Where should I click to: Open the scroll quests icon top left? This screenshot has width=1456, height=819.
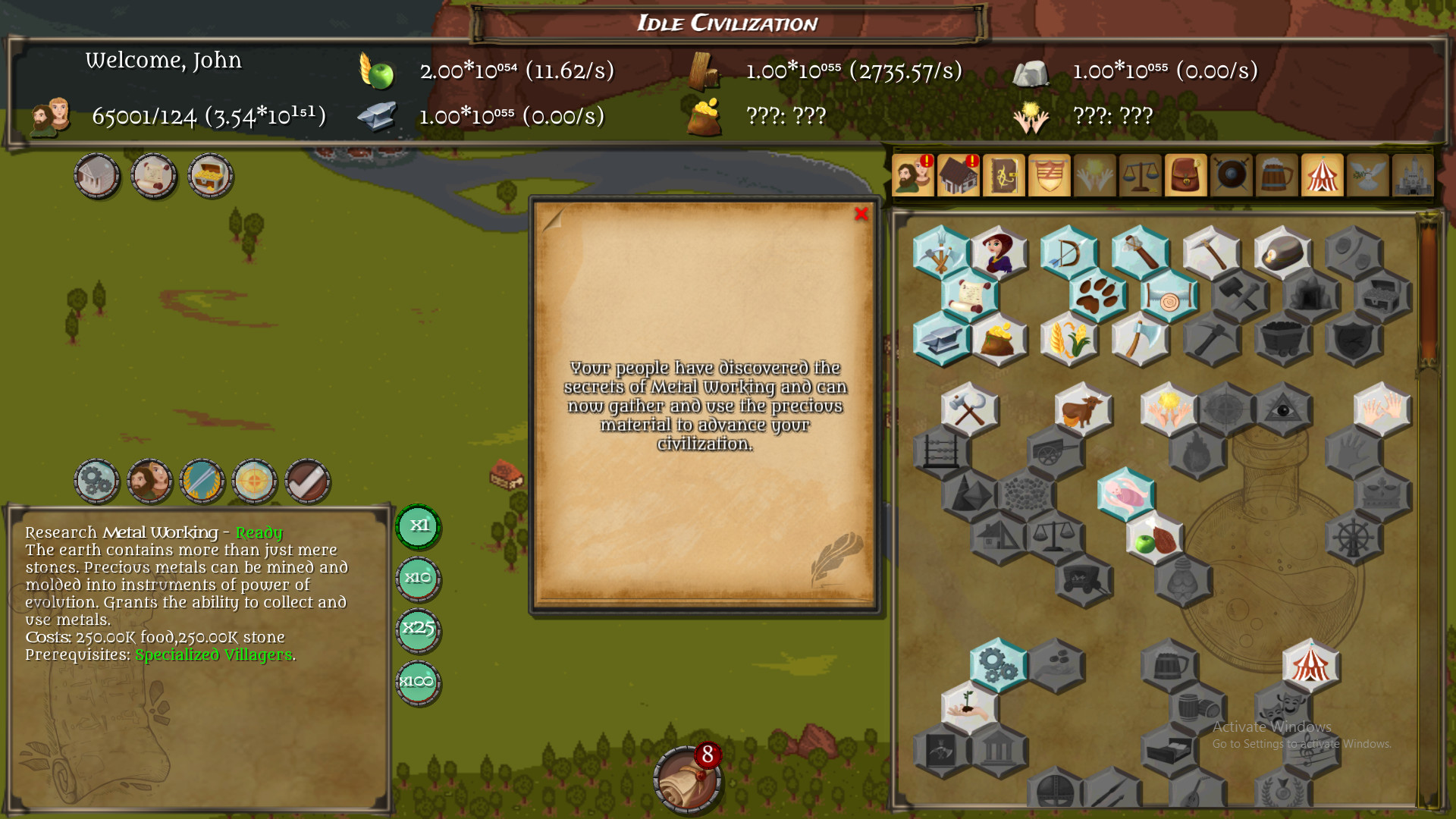(155, 176)
